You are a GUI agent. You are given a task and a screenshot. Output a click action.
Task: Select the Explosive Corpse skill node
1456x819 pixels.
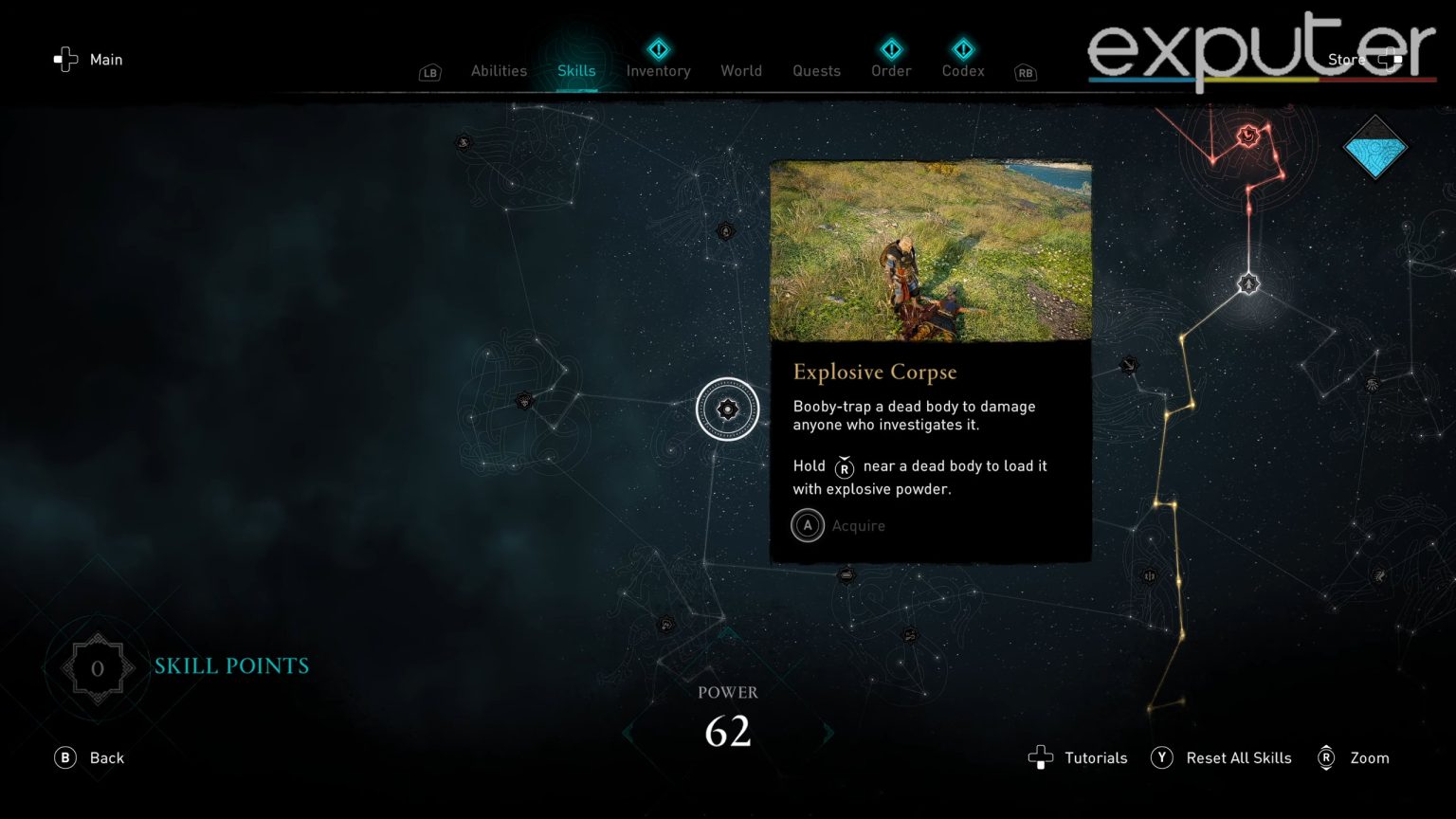coord(727,409)
